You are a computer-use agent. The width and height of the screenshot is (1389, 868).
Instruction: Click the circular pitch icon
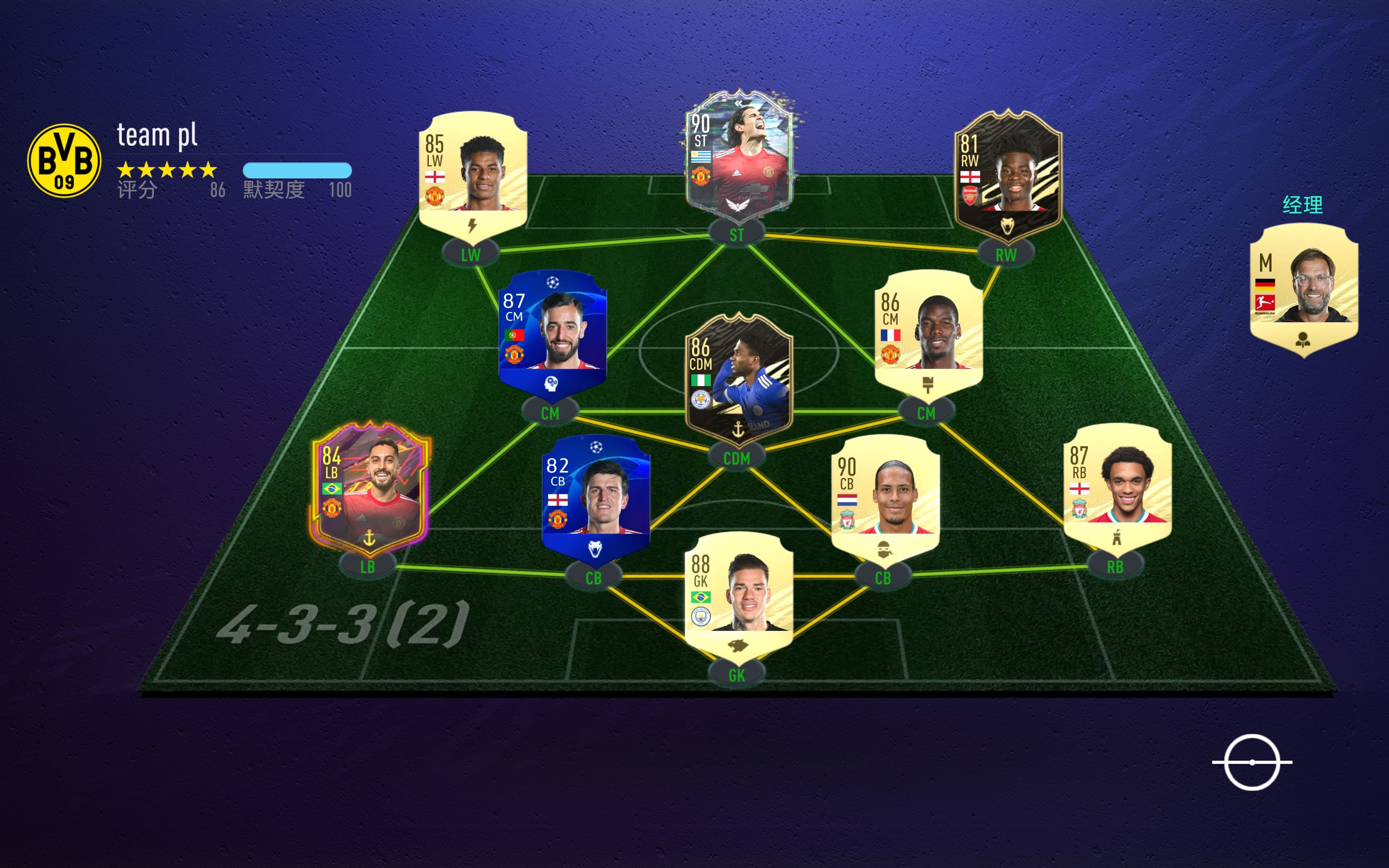tap(1252, 762)
